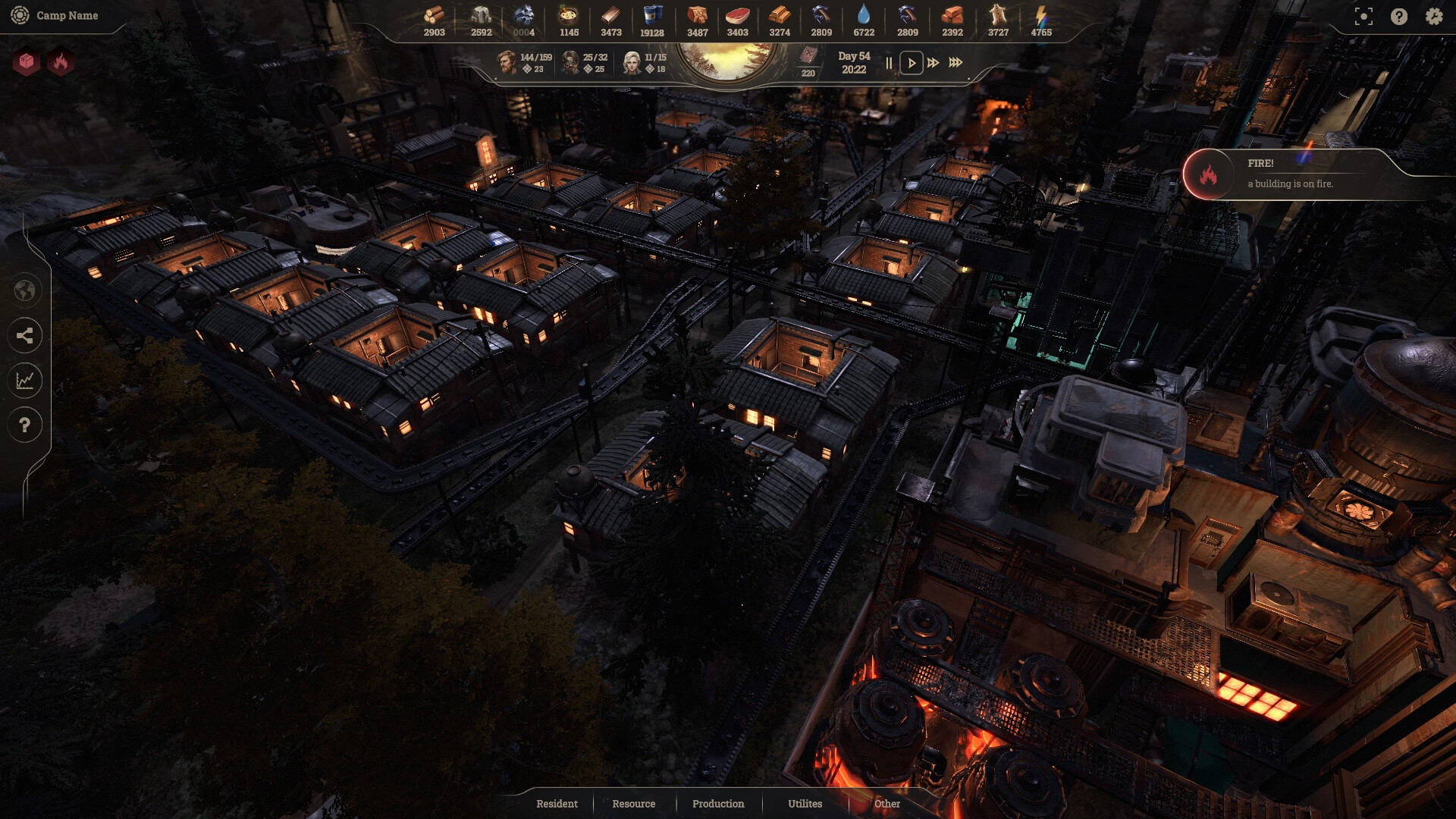The height and width of the screenshot is (819, 1456).
Task: Pause the game simulation
Action: pos(887,64)
